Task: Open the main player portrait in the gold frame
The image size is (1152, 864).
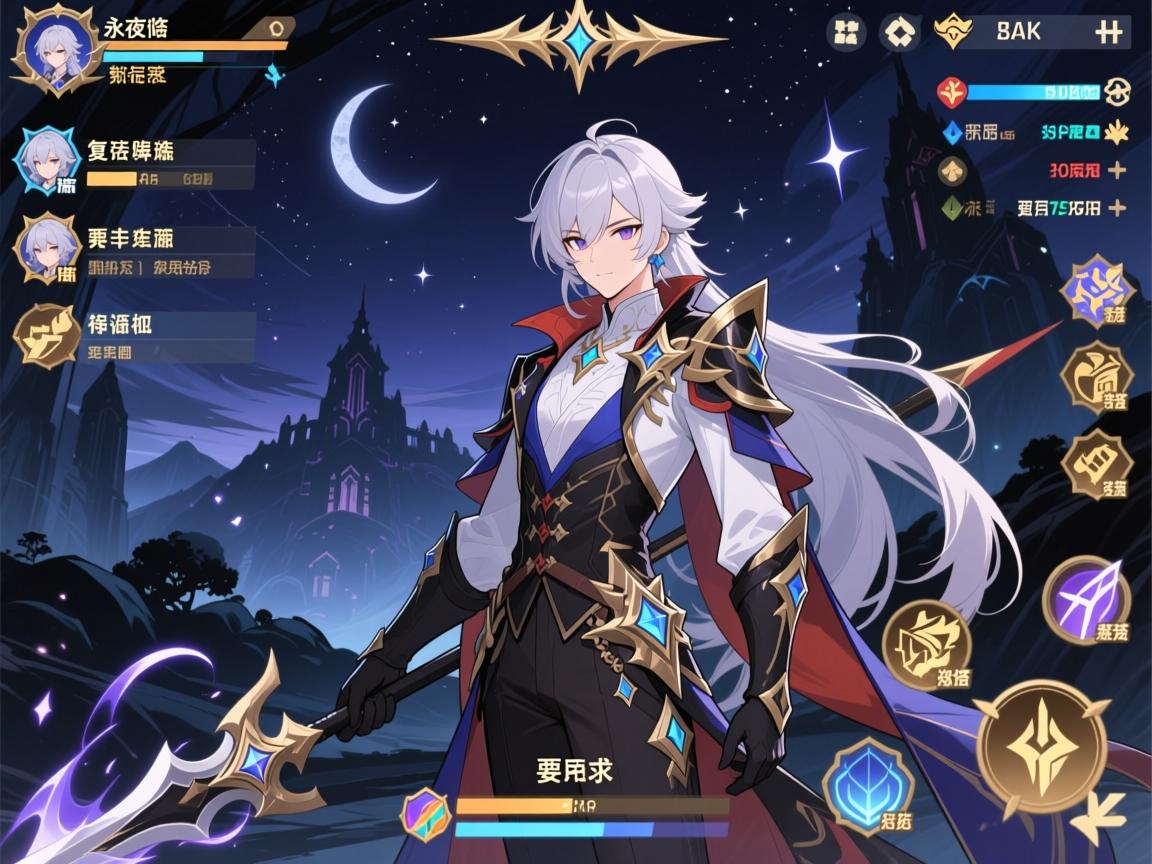Action: (x=49, y=52)
